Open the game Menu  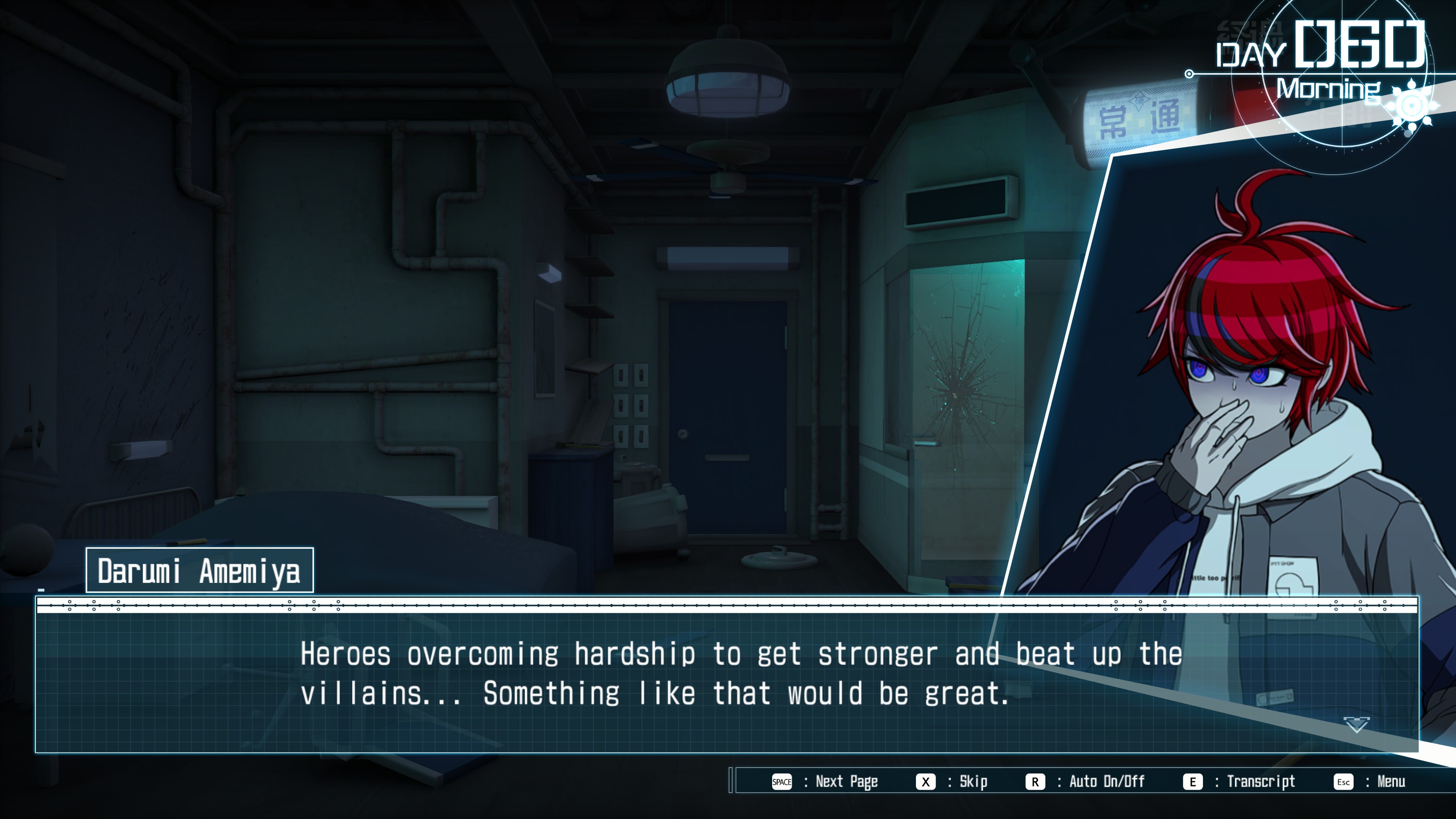pos(1370,782)
